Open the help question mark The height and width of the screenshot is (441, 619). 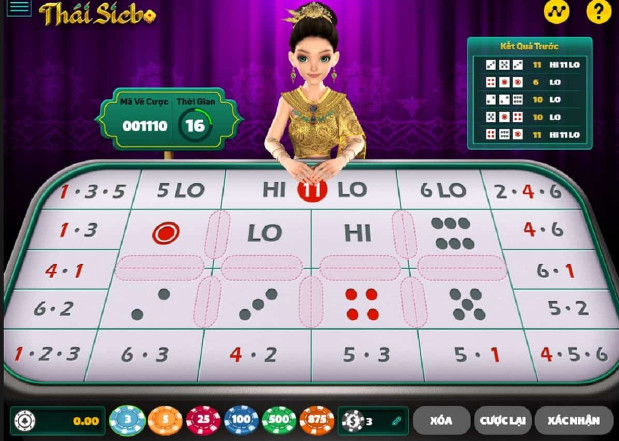click(599, 12)
